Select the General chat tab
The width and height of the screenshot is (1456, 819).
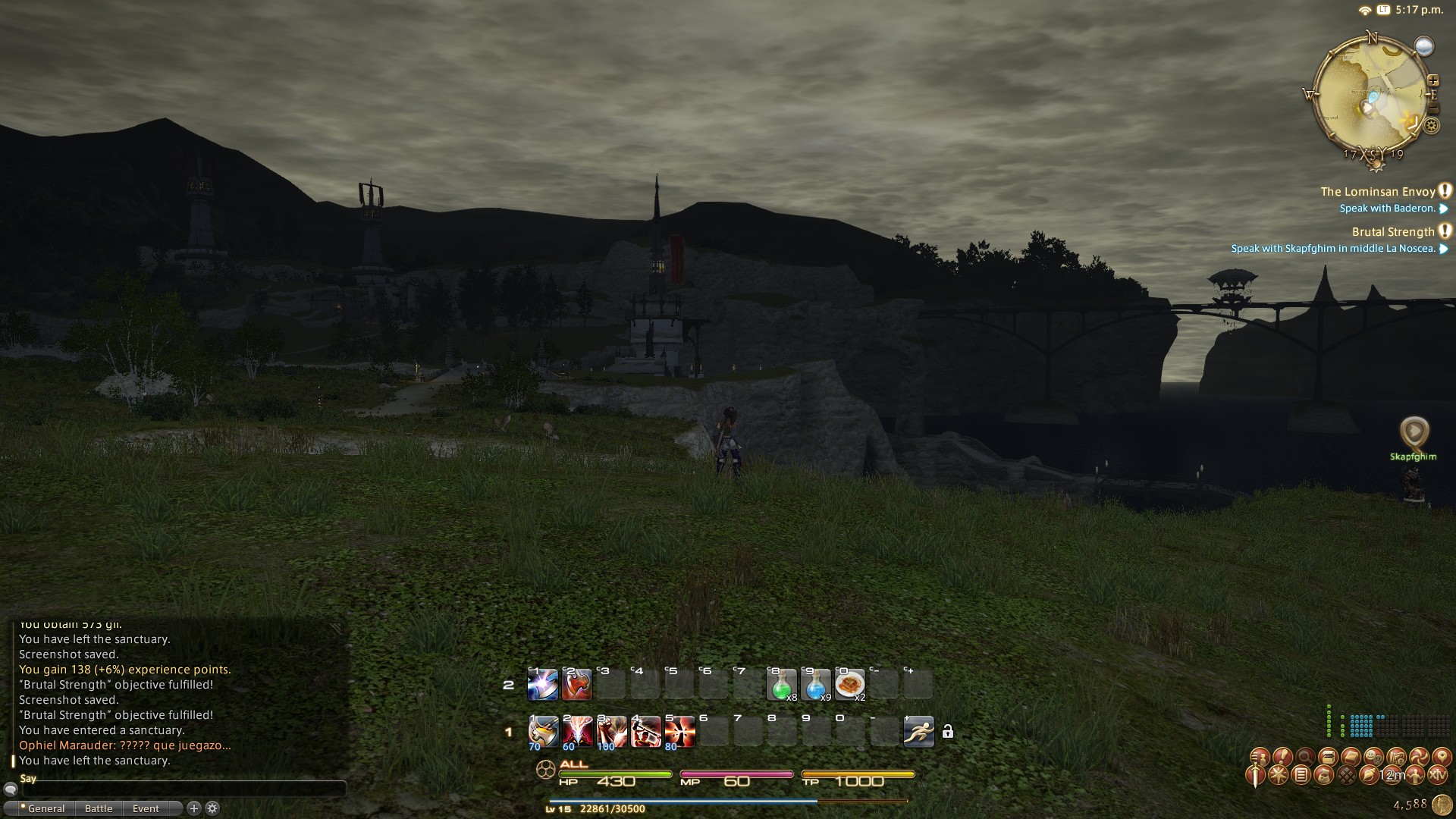(45, 808)
